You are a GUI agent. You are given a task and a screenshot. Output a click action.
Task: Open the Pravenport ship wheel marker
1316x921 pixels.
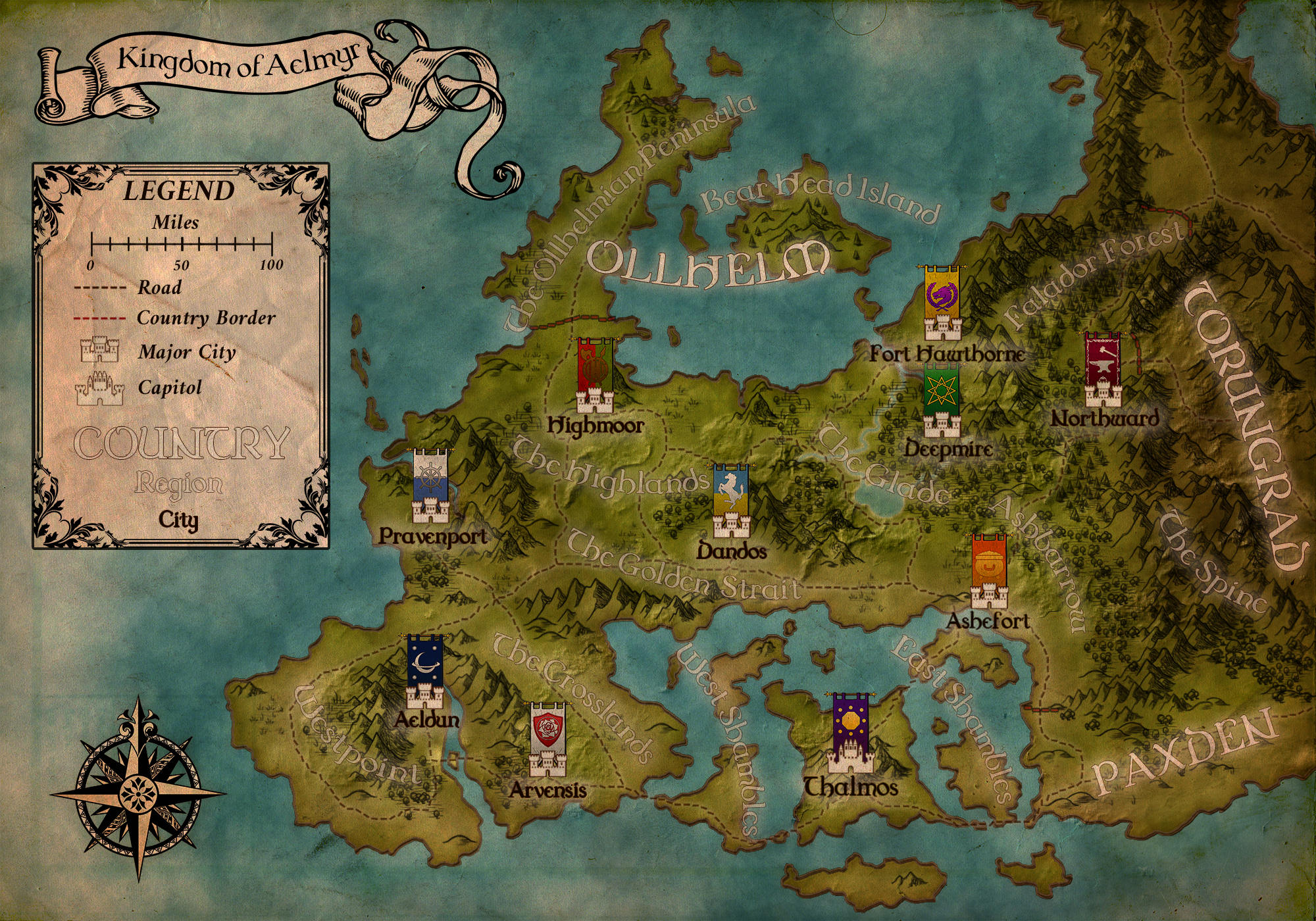(x=431, y=486)
